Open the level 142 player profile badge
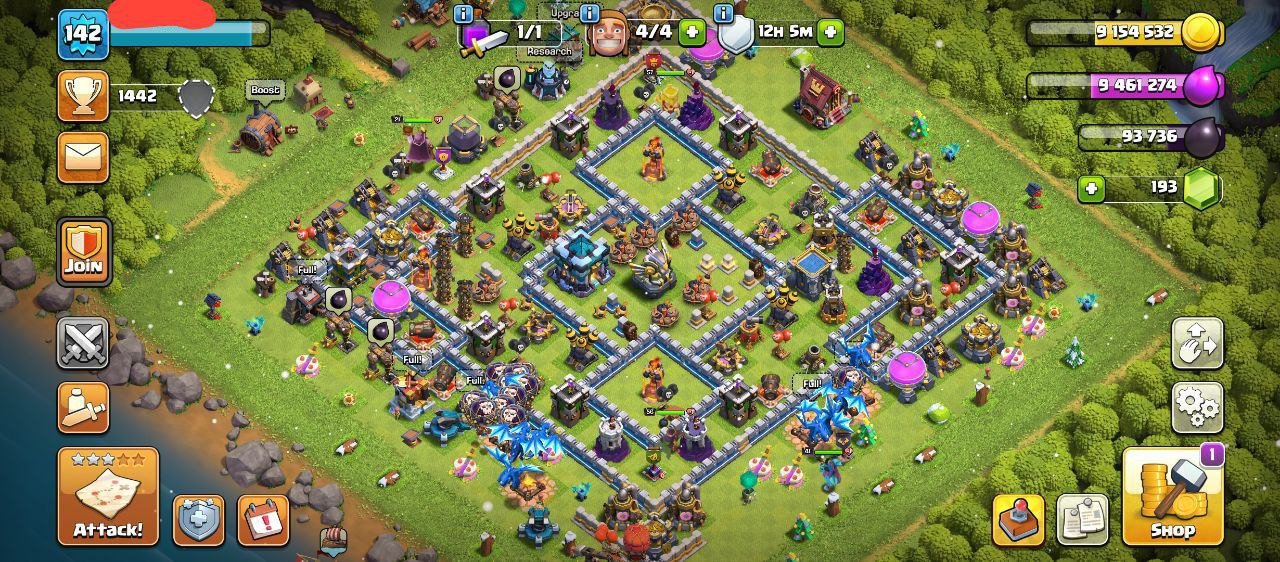This screenshot has height=562, width=1280. (83, 33)
